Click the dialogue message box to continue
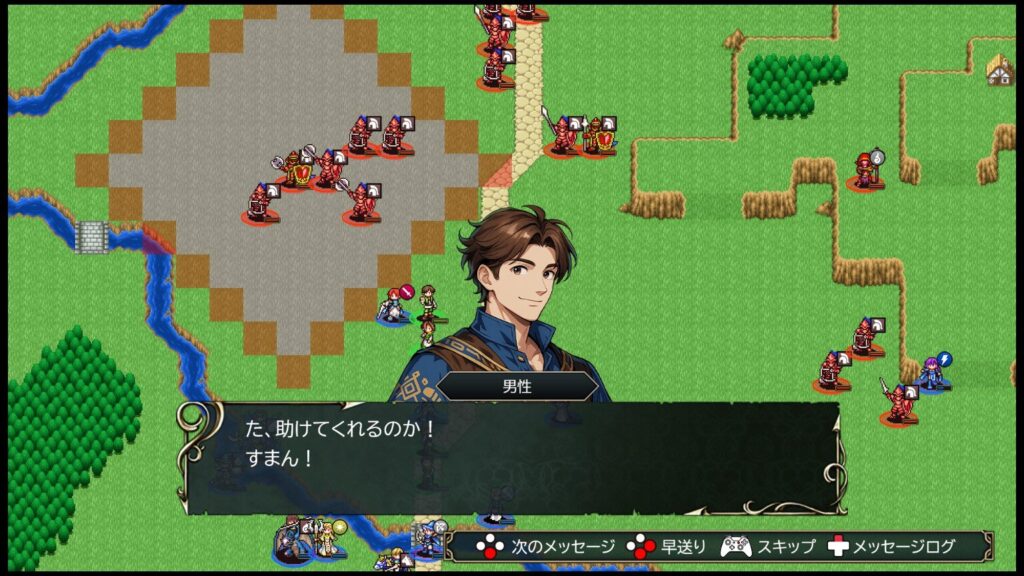This screenshot has width=1024, height=576. [x=510, y=457]
